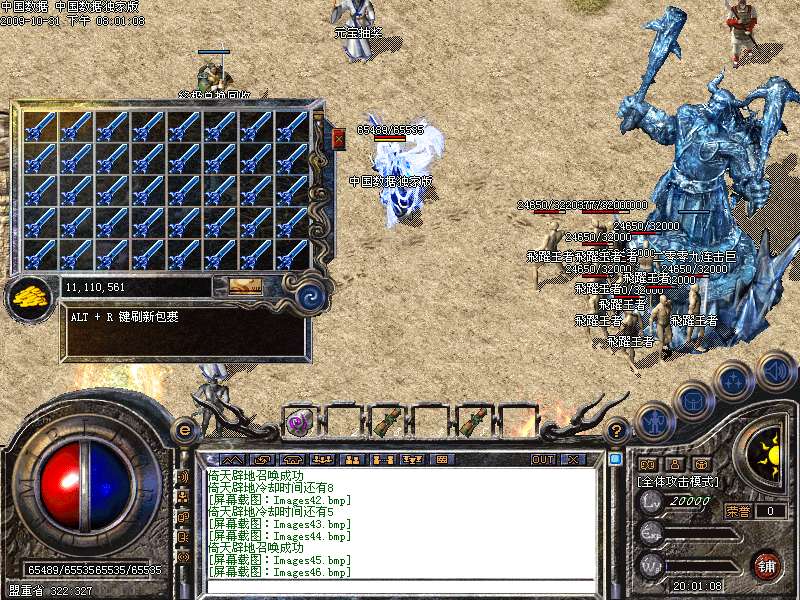Click the four-star skills round button
This screenshot has height=600, width=800.
coord(733,381)
